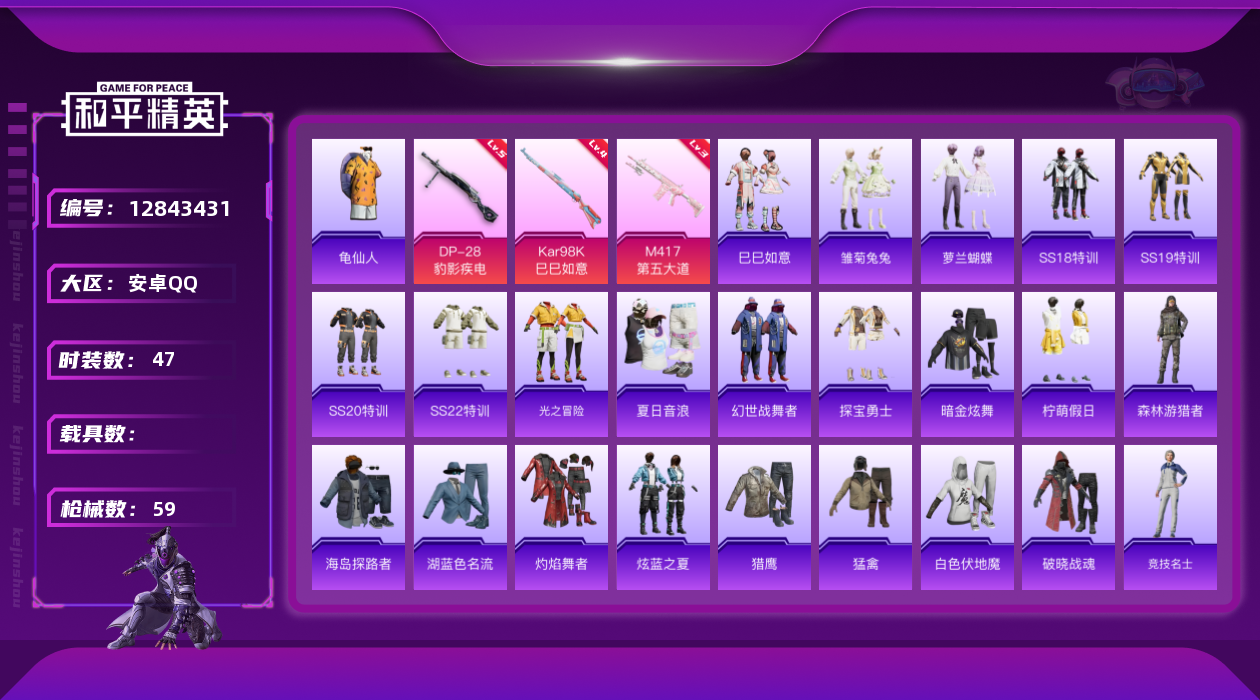This screenshot has height=700, width=1260.
Task: View the 萝兰蝴蝶 outfit tile
Action: click(967, 211)
